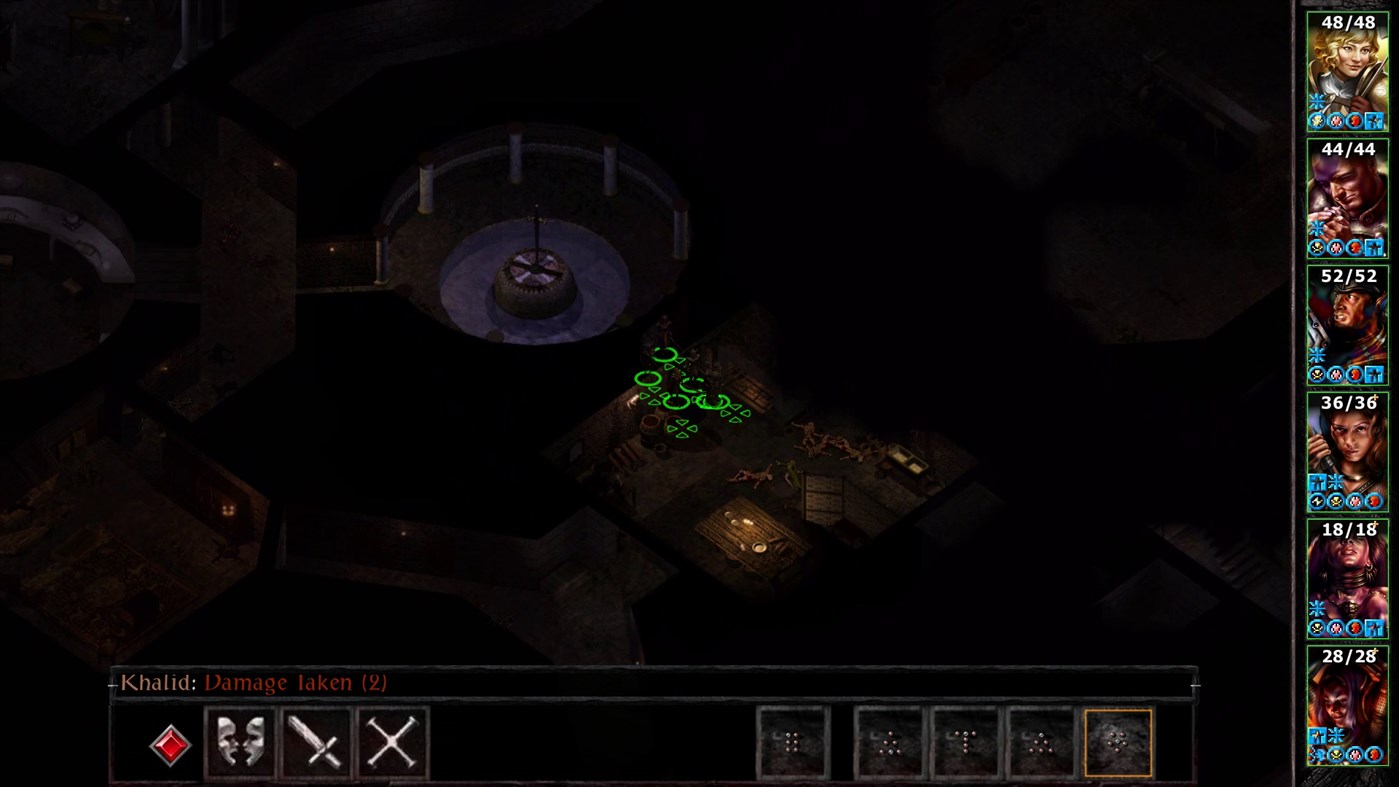Image resolution: width=1399 pixels, height=787 pixels.
Task: Open the game menu via the red gem
Action: click(171, 744)
